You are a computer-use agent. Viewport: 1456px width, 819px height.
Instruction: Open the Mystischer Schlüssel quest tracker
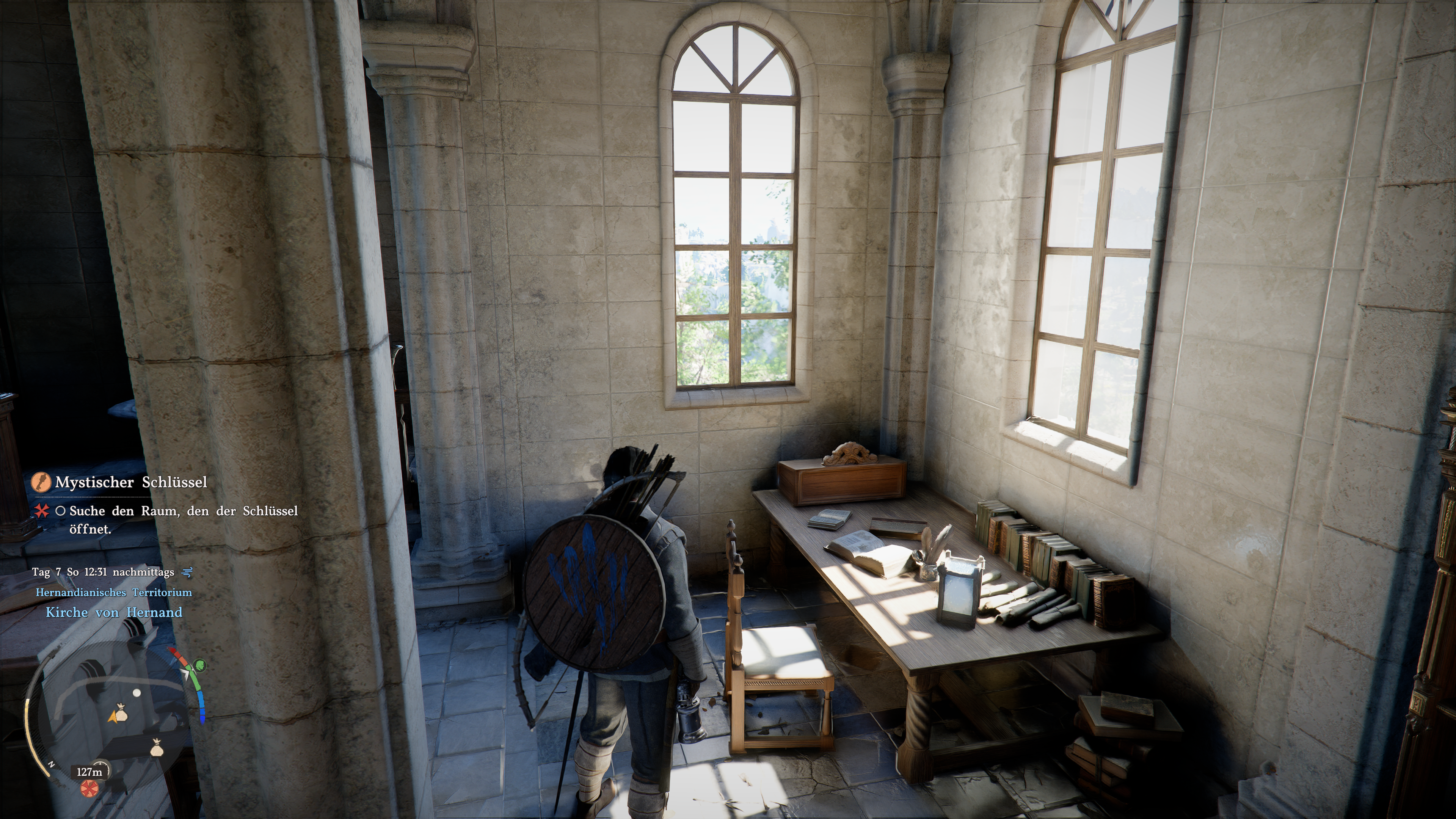pos(131,482)
